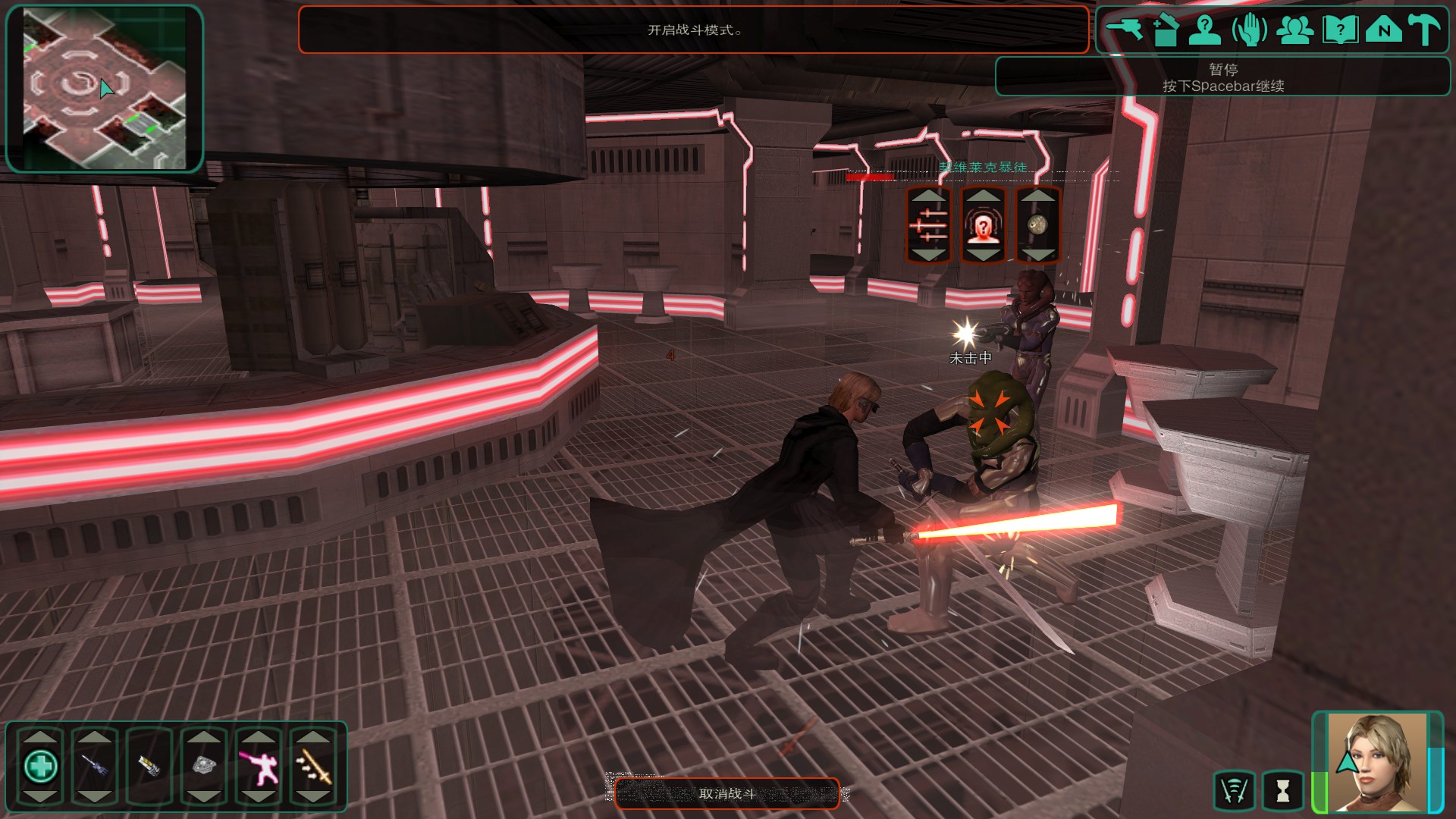Click the minimap in the corner
1456x819 pixels.
(105, 89)
